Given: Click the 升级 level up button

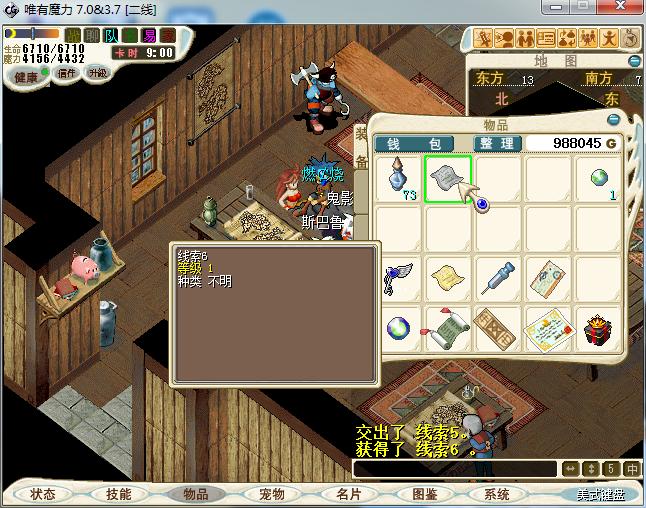Looking at the screenshot, I should tap(98, 73).
